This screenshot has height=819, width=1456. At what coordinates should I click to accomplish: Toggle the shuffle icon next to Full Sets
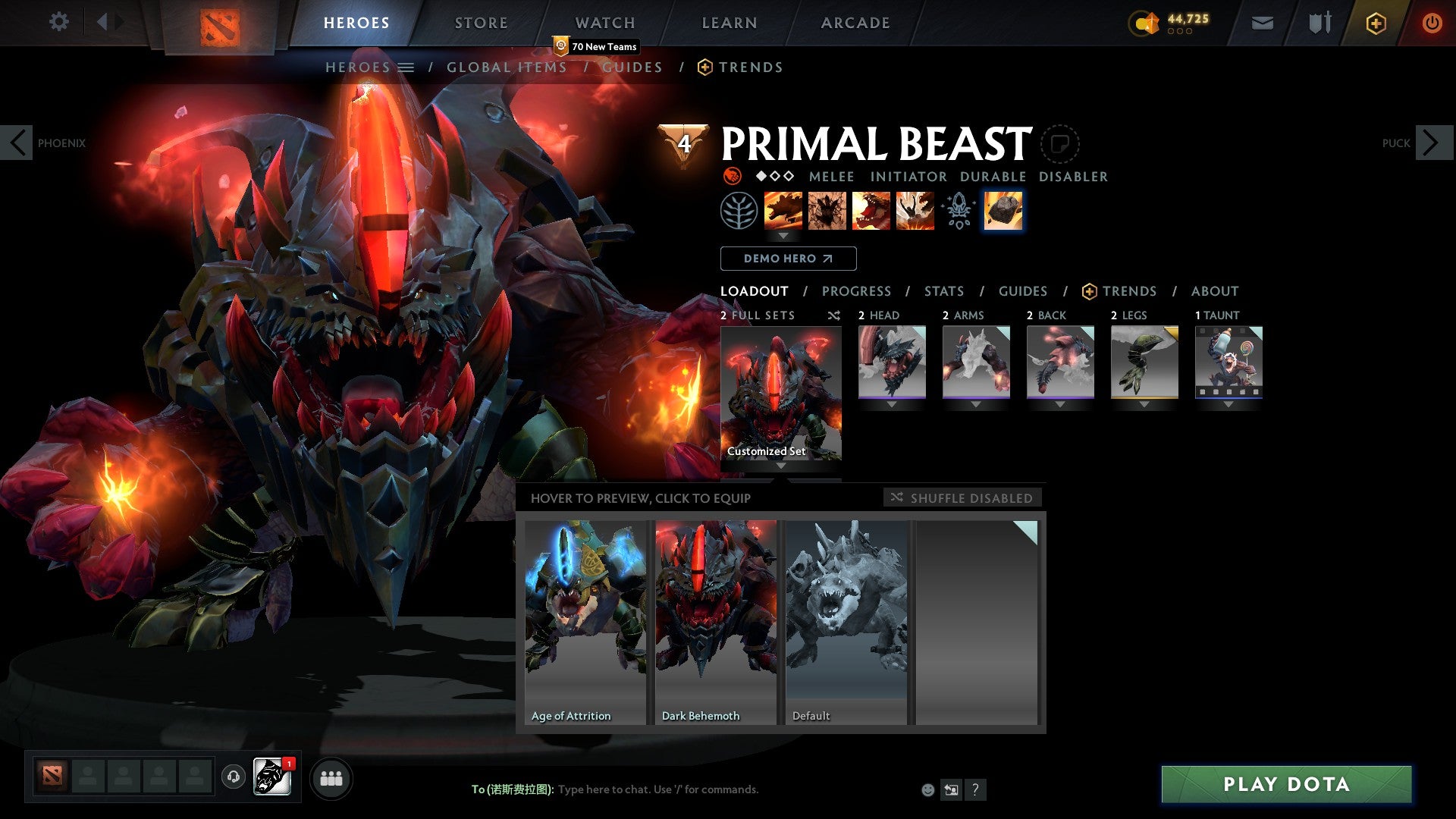(834, 315)
